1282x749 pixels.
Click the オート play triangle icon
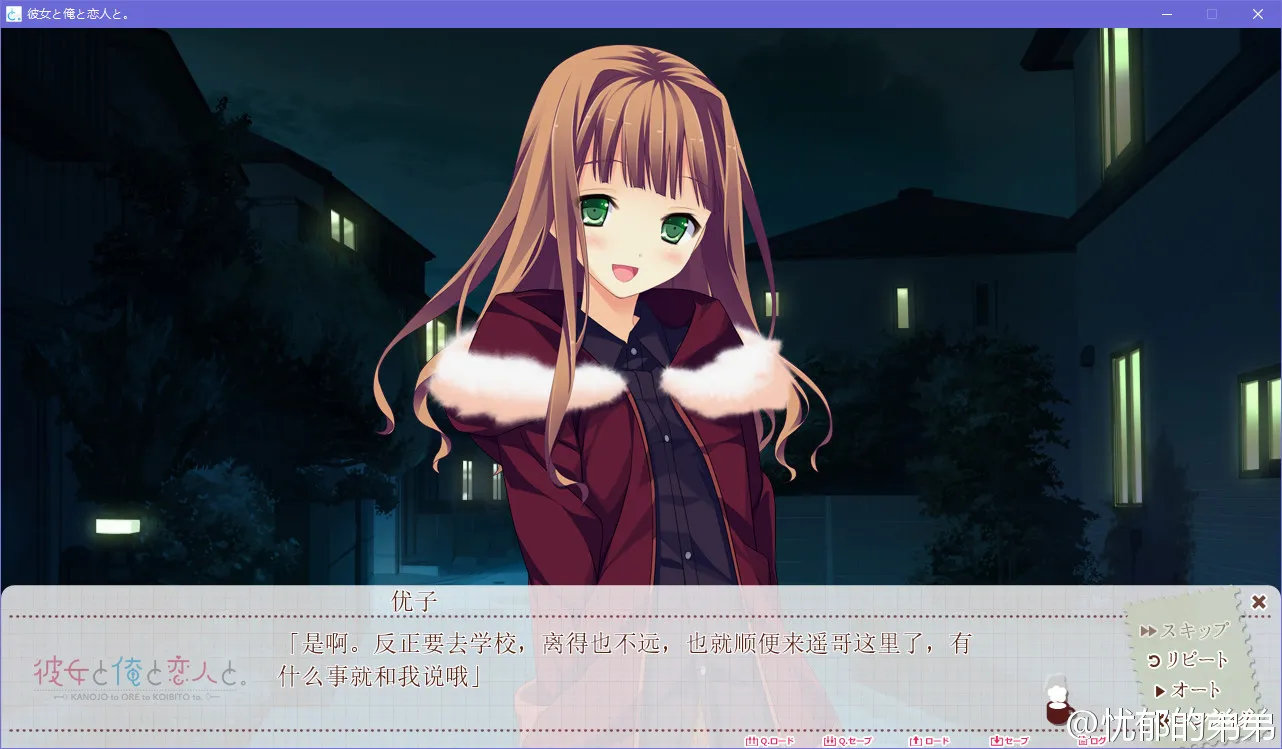(1158, 689)
